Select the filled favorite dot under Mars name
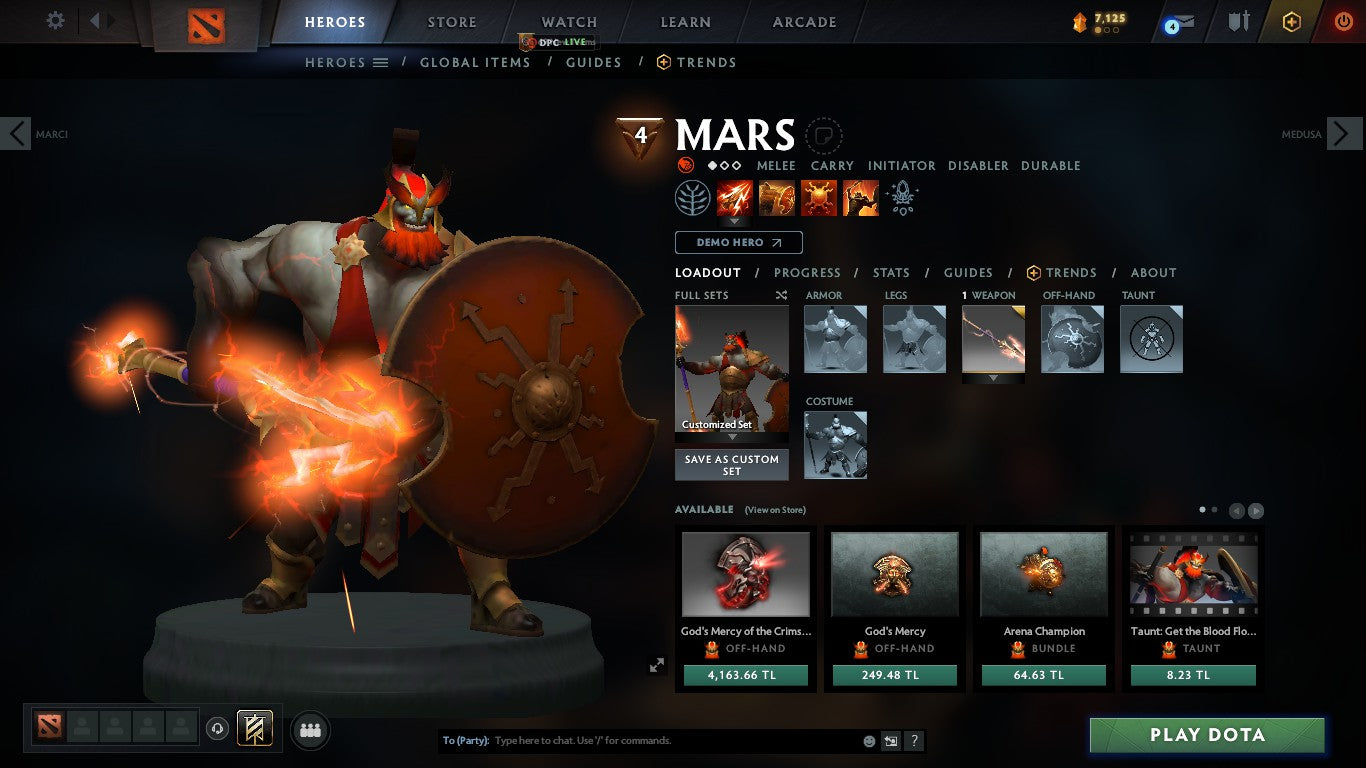 coord(712,166)
